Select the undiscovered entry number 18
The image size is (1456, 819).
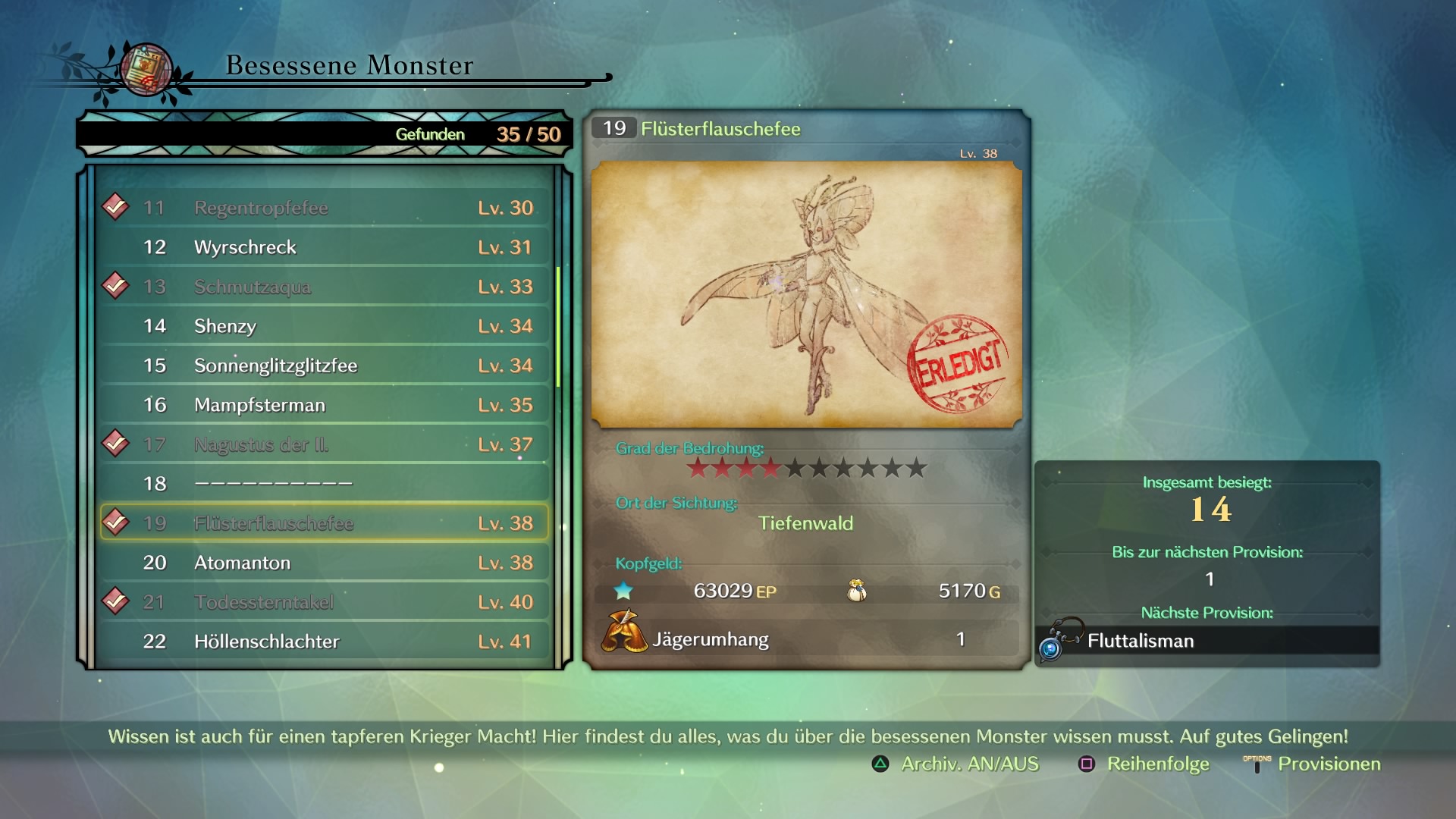click(x=325, y=484)
